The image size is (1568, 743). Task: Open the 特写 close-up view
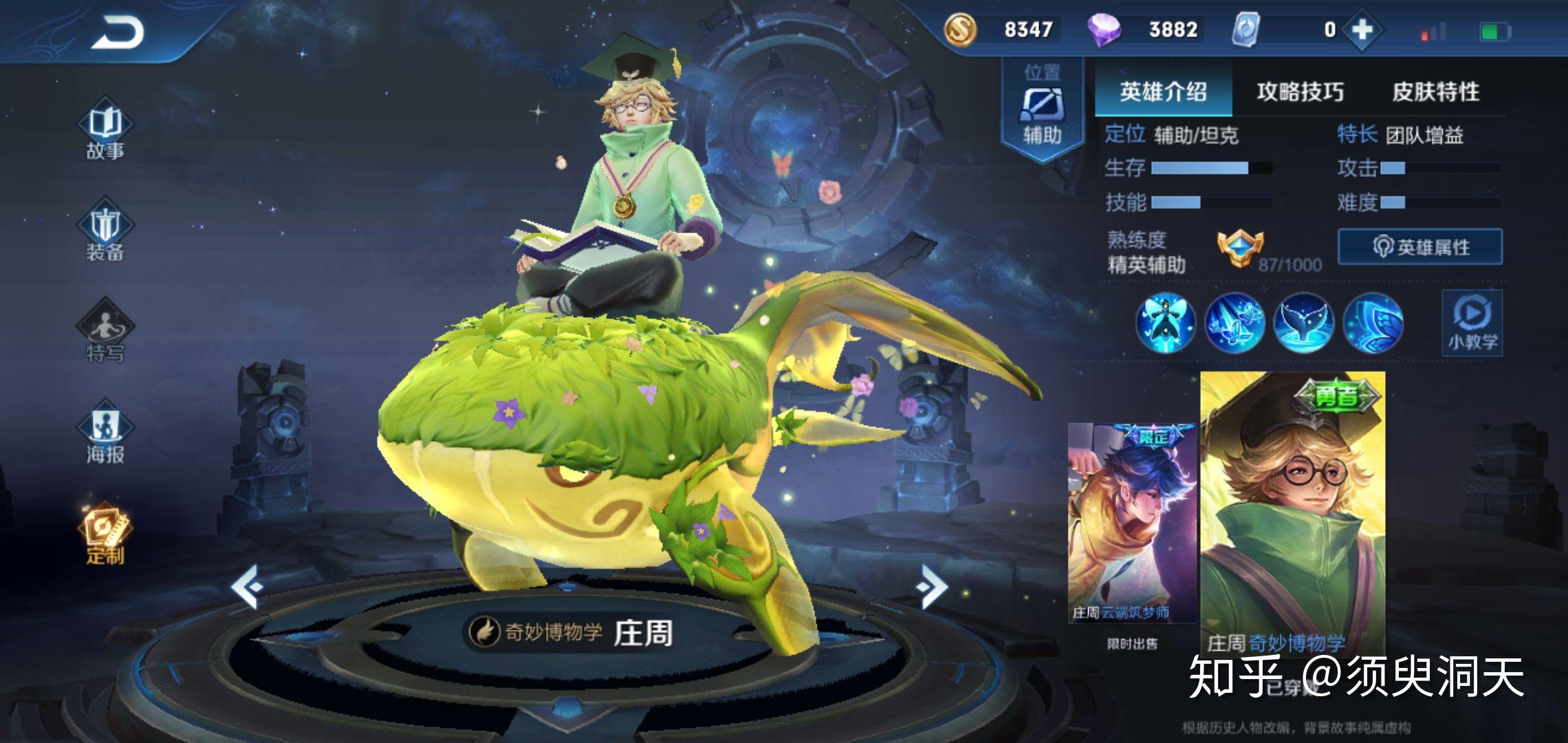click(105, 334)
